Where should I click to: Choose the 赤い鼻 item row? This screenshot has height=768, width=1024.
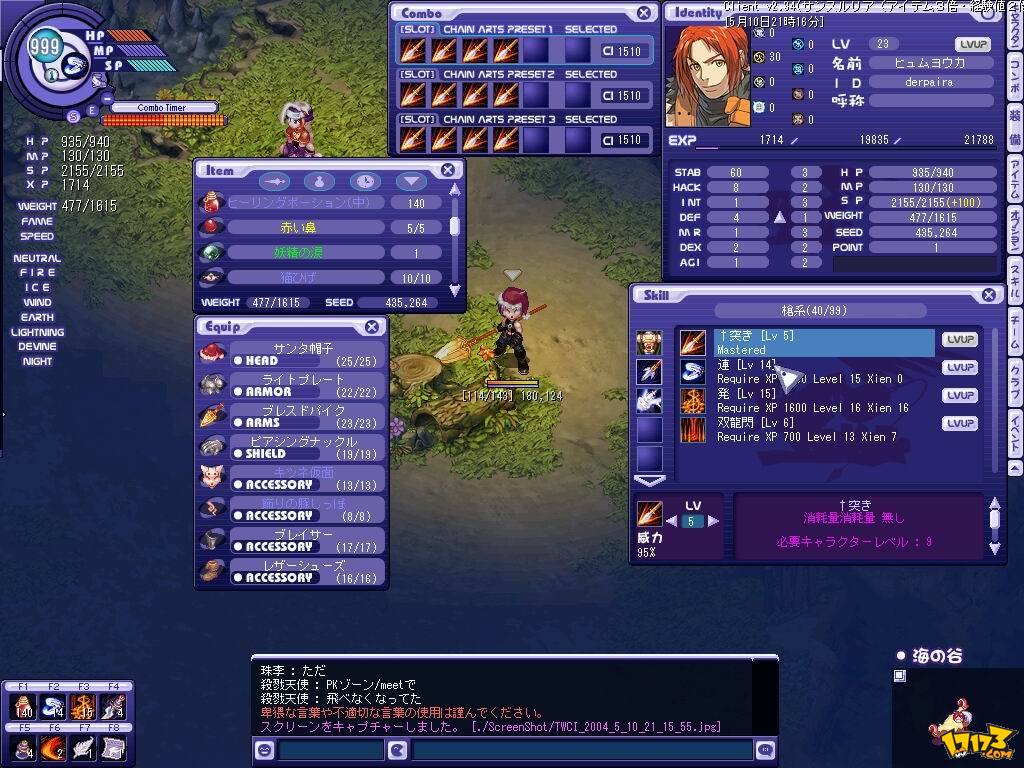tap(305, 228)
